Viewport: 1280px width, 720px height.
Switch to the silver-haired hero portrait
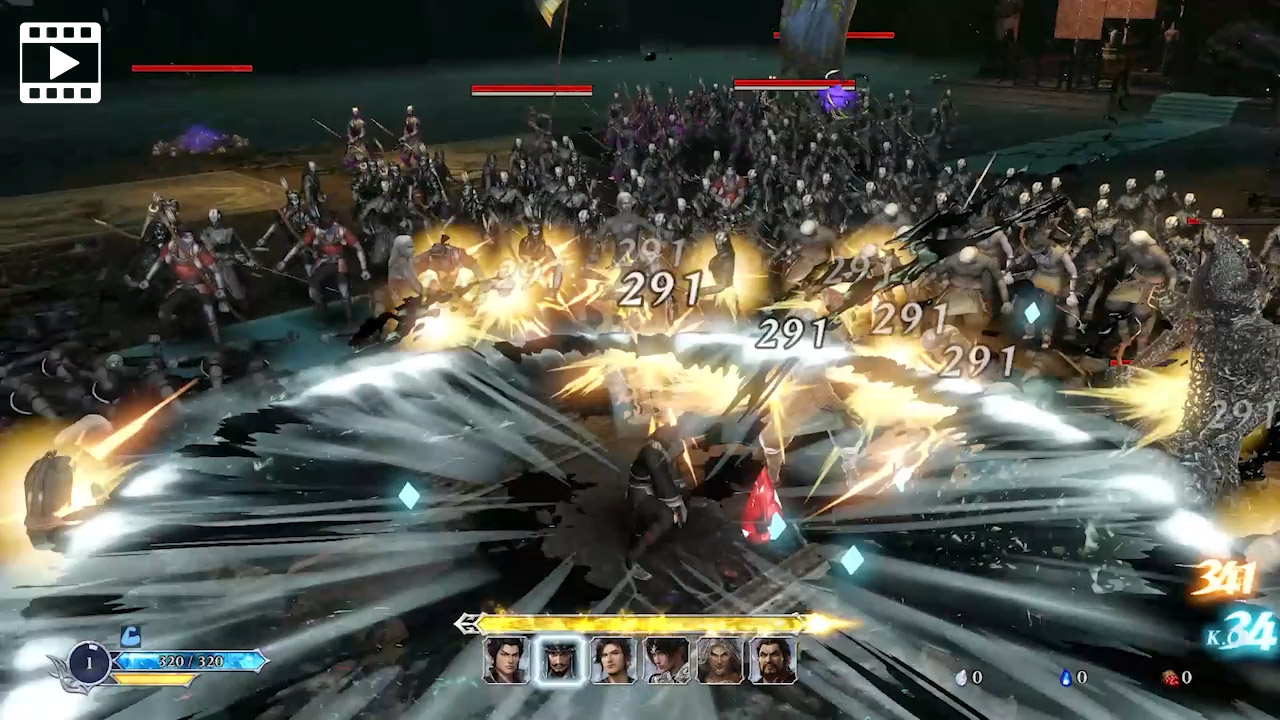tap(720, 661)
